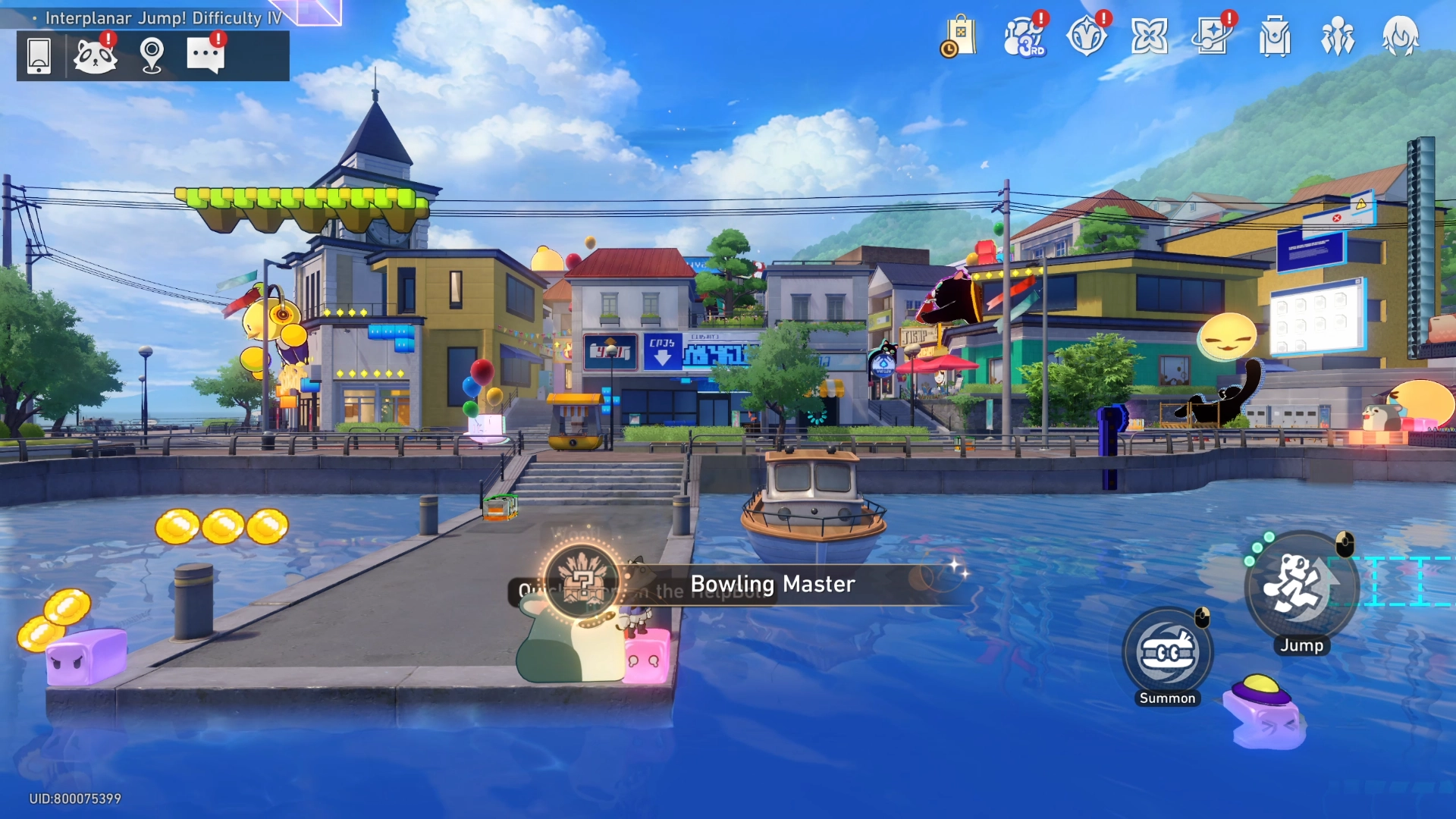Viewport: 1456px width, 819px height.
Task: Open the four-petal flower icon
Action: (x=1149, y=36)
